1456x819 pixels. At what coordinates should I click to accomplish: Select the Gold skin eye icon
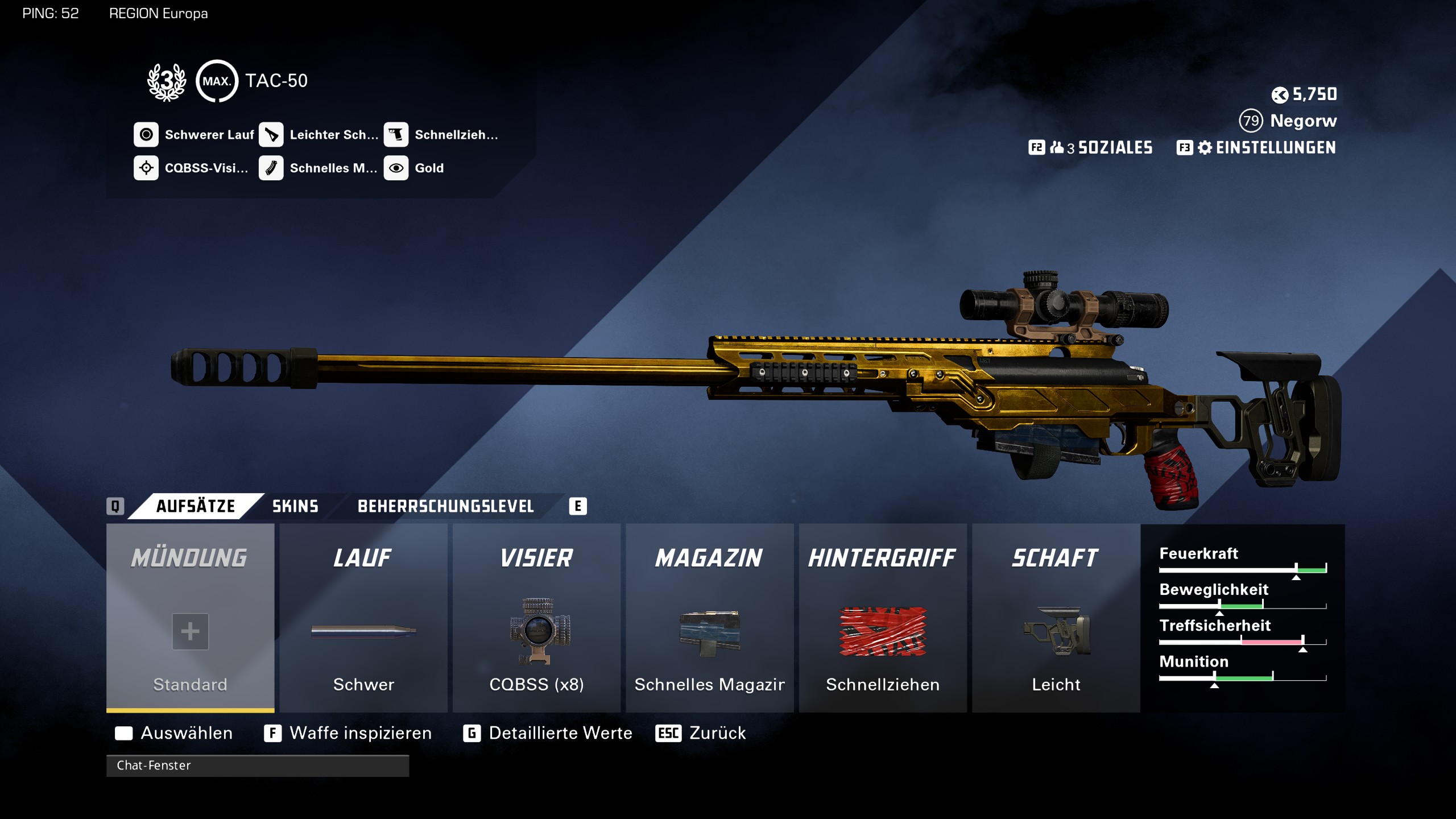[396, 168]
